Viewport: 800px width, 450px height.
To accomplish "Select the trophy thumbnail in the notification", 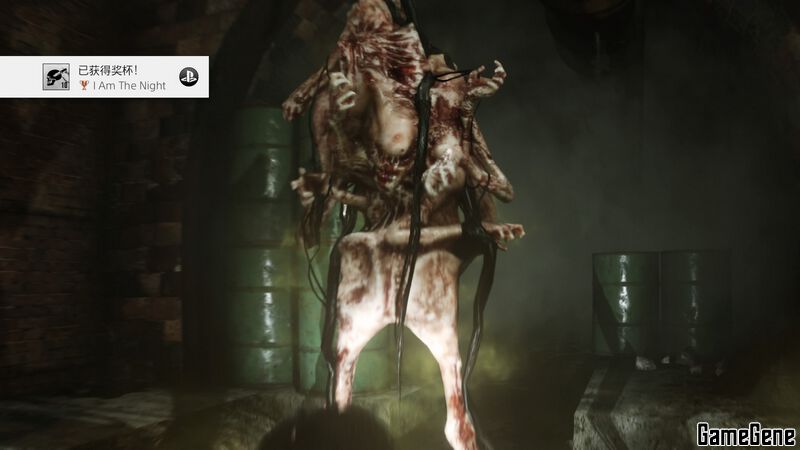I will [56, 77].
